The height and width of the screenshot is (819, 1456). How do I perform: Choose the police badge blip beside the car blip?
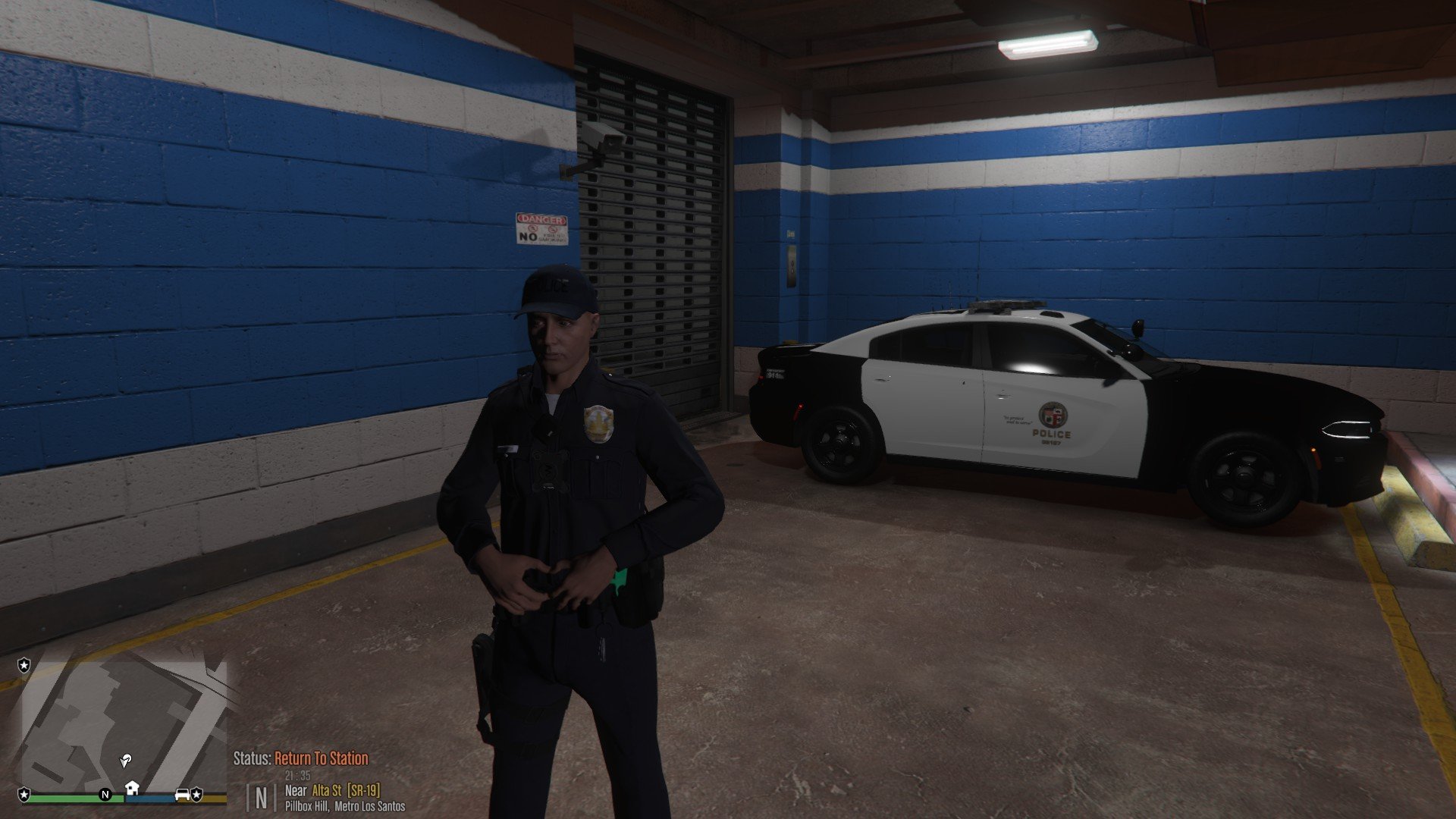197,794
